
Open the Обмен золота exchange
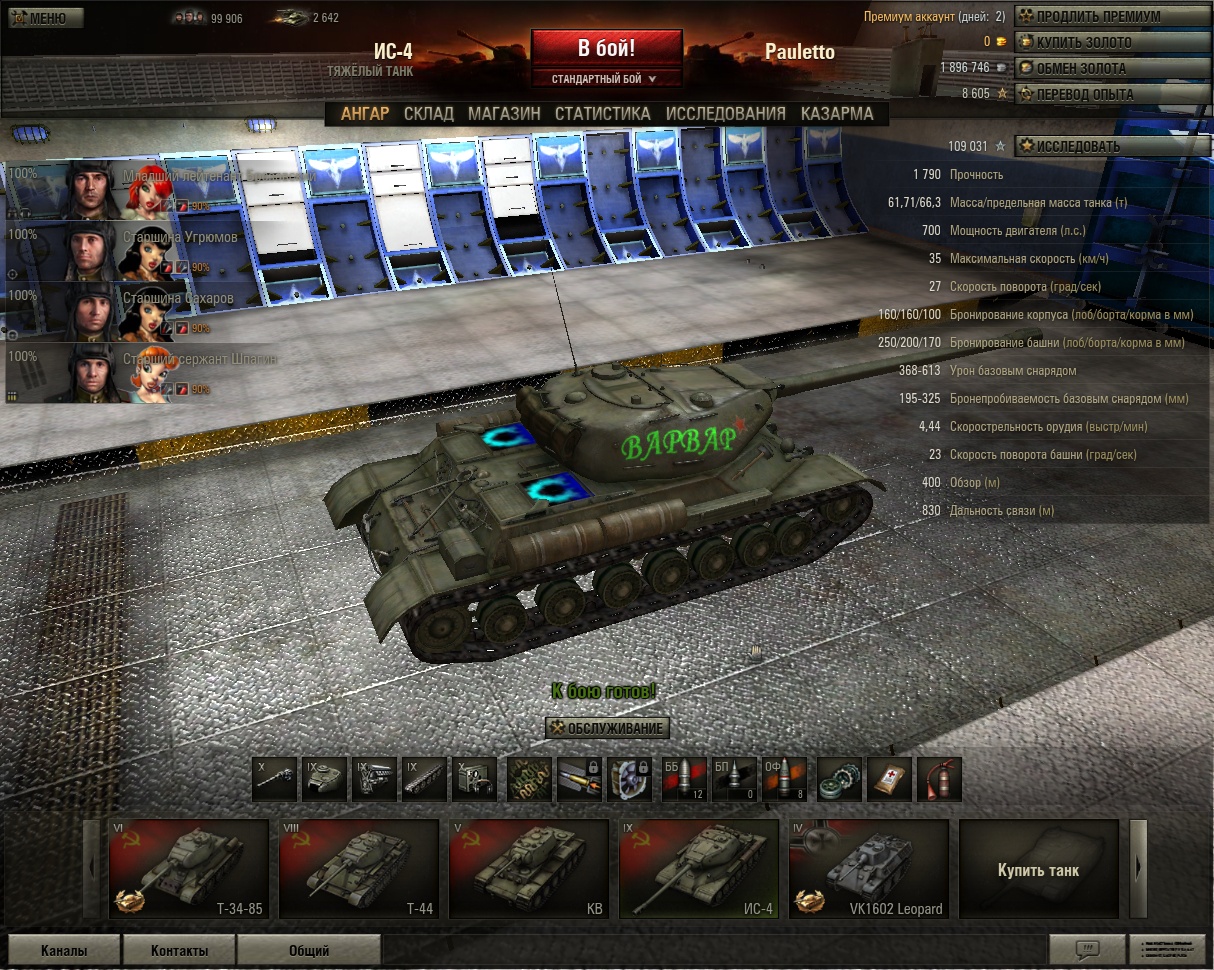pos(1081,68)
